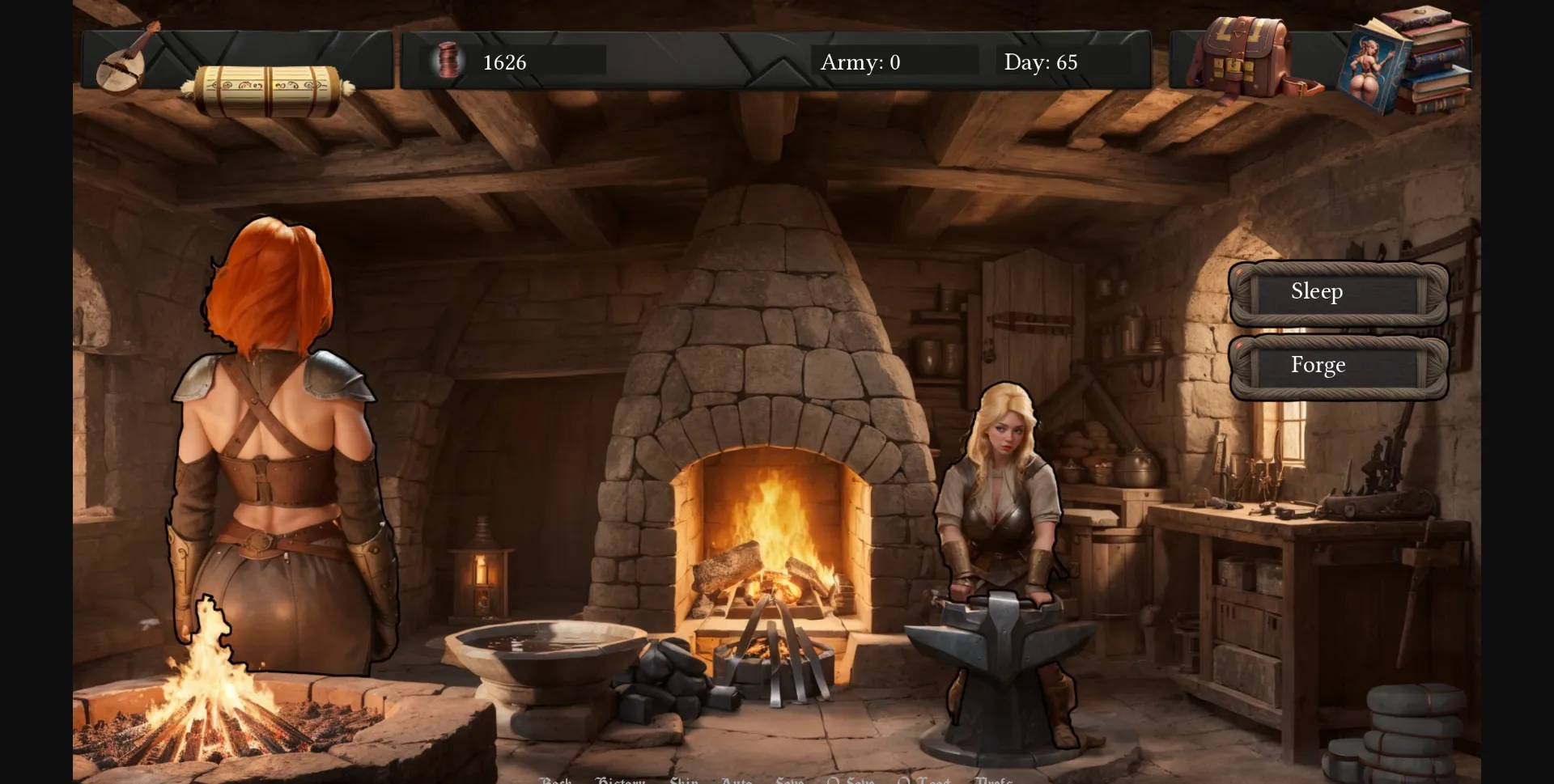The width and height of the screenshot is (1554, 784).
Task: Toggle Skip mode in the quick menu
Action: click(684, 780)
